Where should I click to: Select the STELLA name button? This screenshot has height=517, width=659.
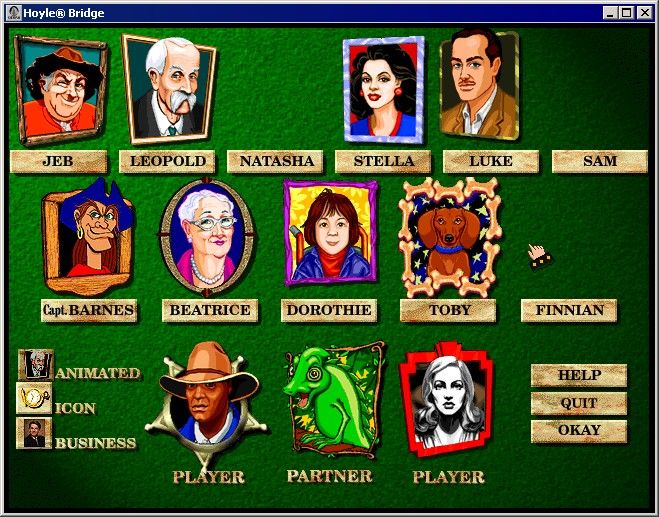pyautogui.click(x=383, y=161)
